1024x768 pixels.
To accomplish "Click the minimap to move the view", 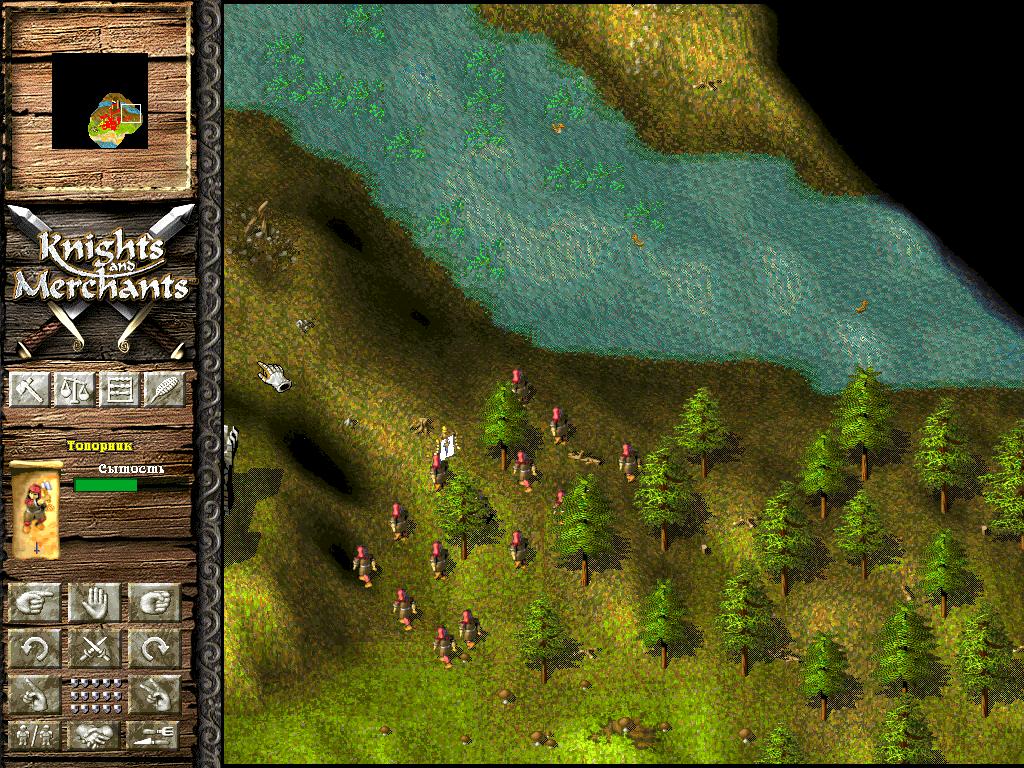I will tap(100, 102).
